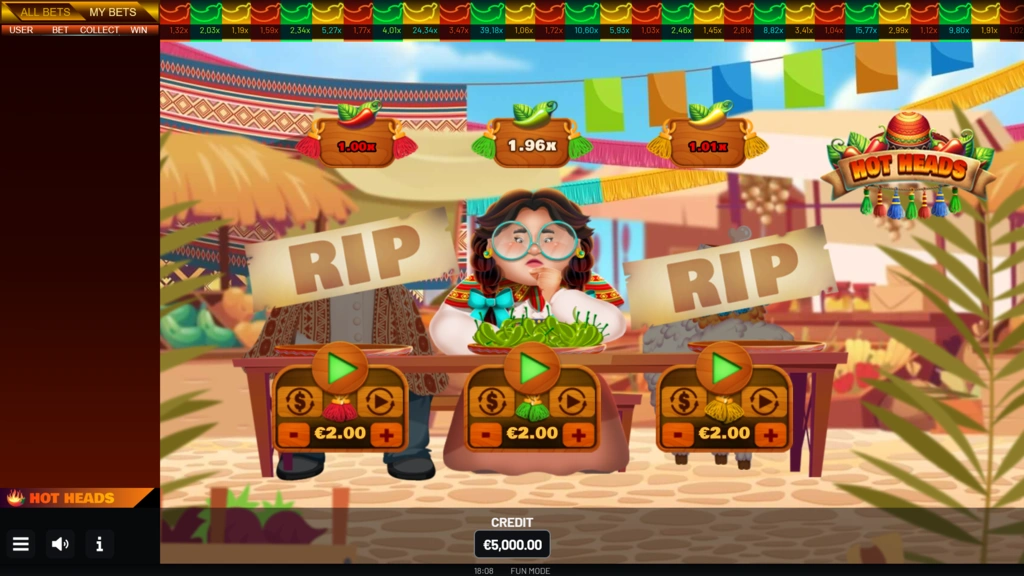This screenshot has height=576, width=1024.
Task: Open the hamburger menu
Action: (21, 544)
